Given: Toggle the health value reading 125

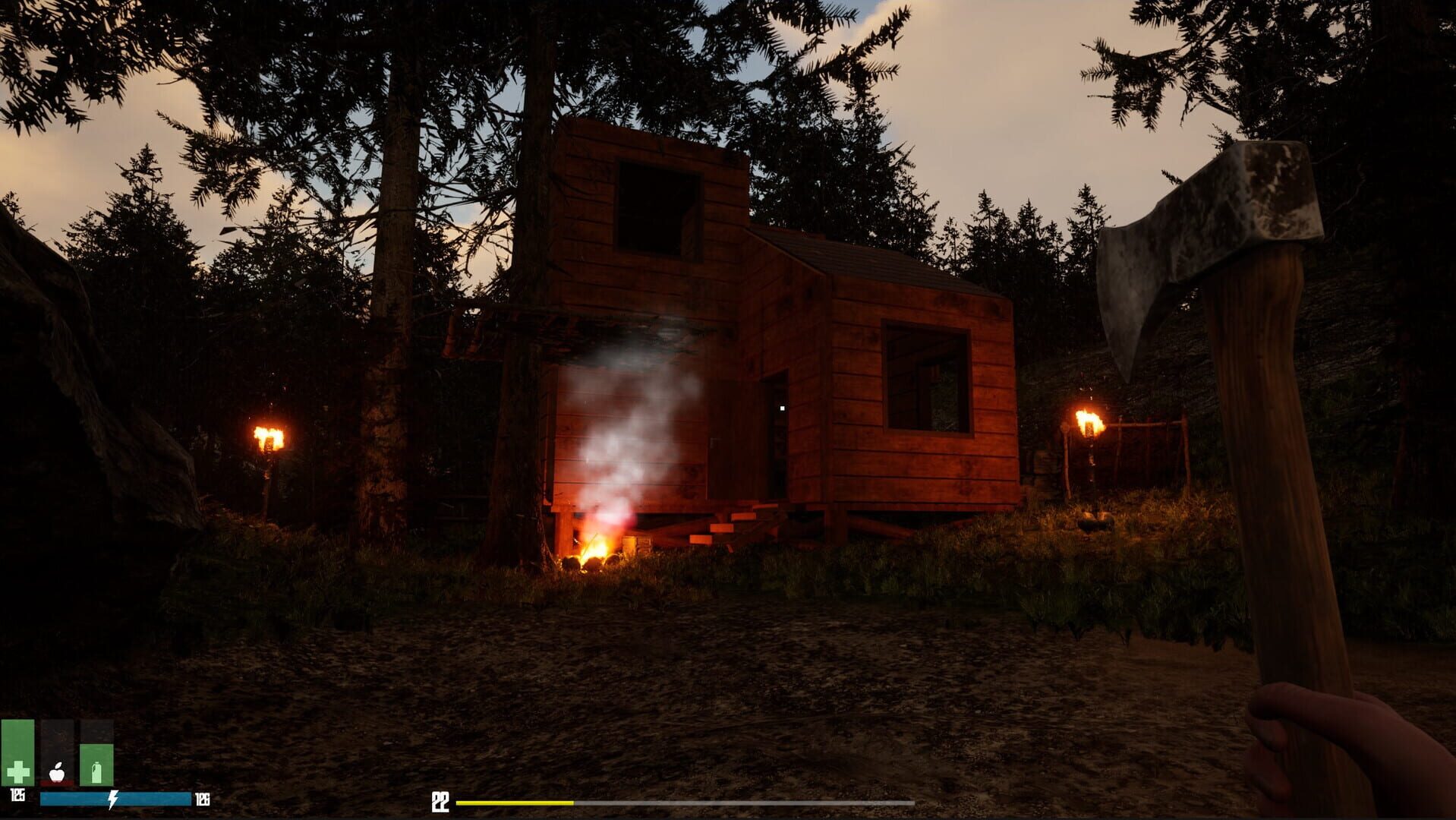Looking at the screenshot, I should (17, 796).
